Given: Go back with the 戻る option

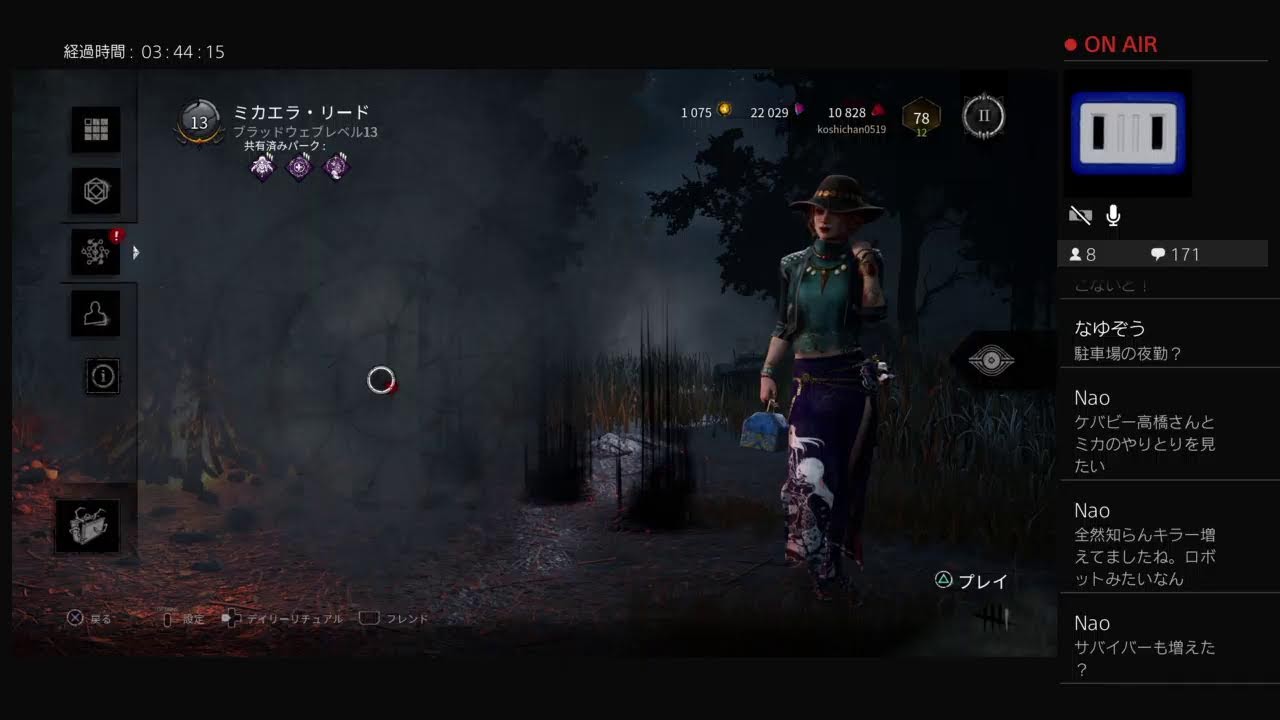Looking at the screenshot, I should tap(89, 619).
